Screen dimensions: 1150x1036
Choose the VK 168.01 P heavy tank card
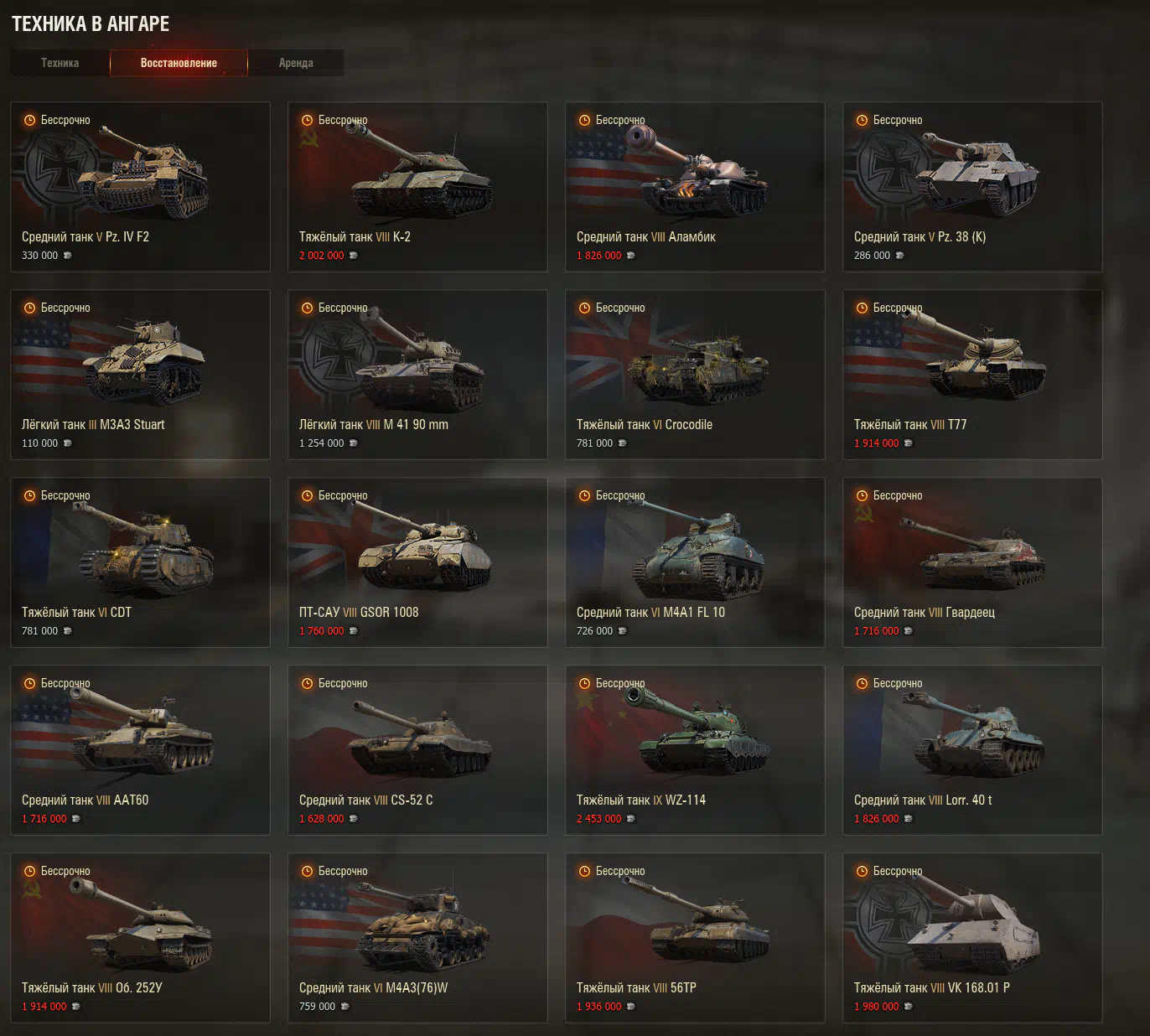(972, 938)
